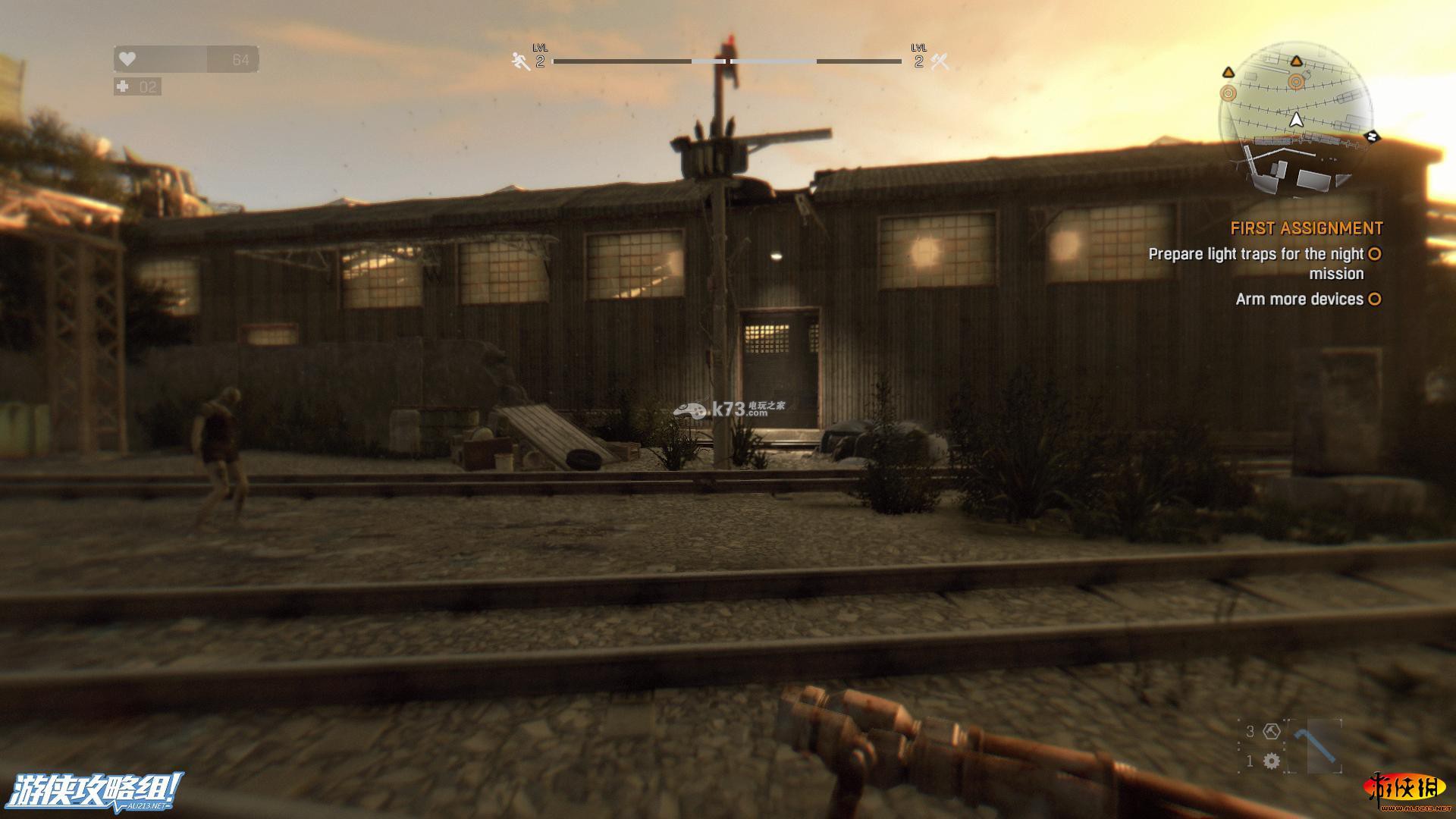Click the gear icon near weapon slot
Image resolution: width=1456 pixels, height=819 pixels.
click(1272, 761)
